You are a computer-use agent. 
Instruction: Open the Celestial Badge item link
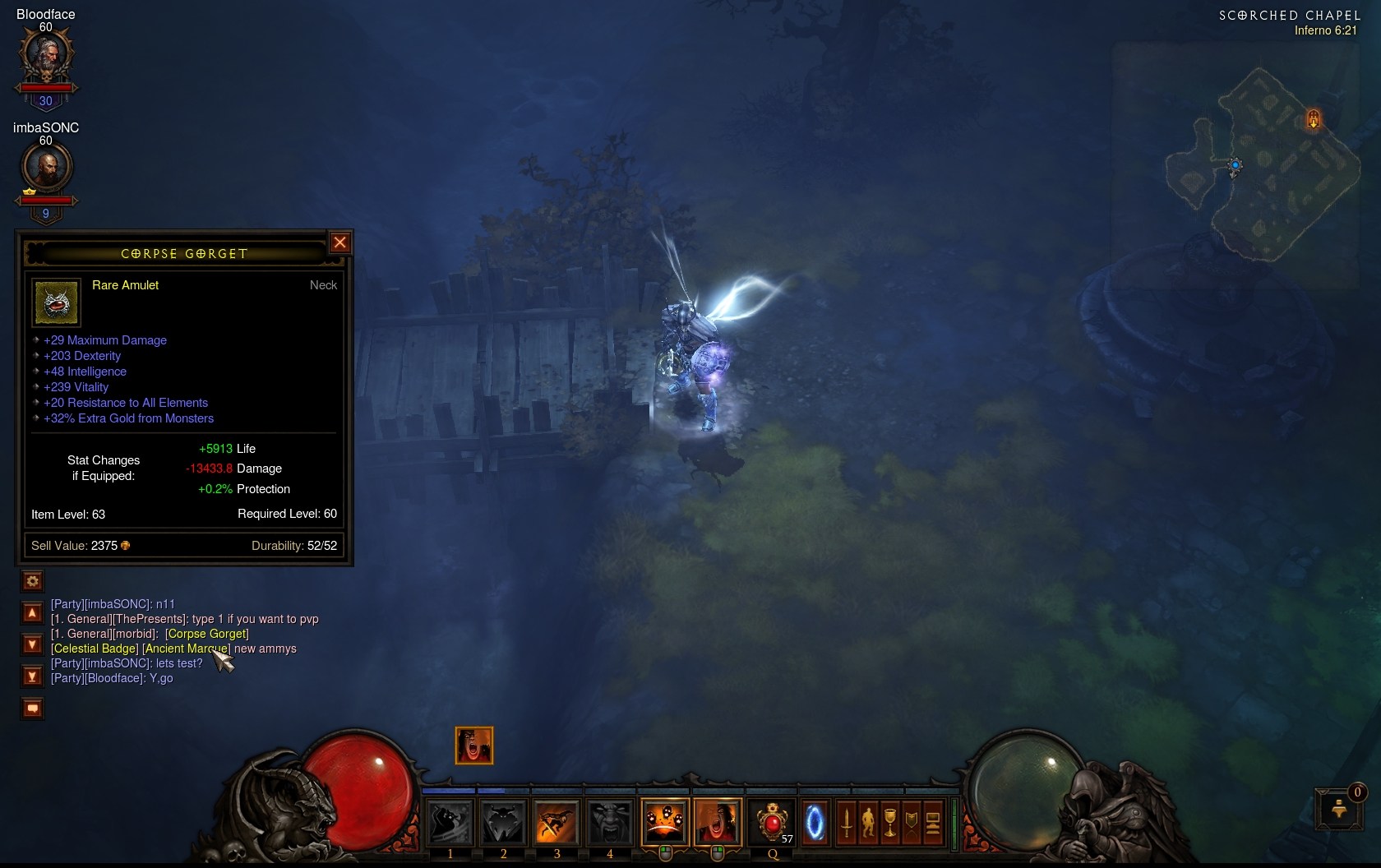click(95, 649)
